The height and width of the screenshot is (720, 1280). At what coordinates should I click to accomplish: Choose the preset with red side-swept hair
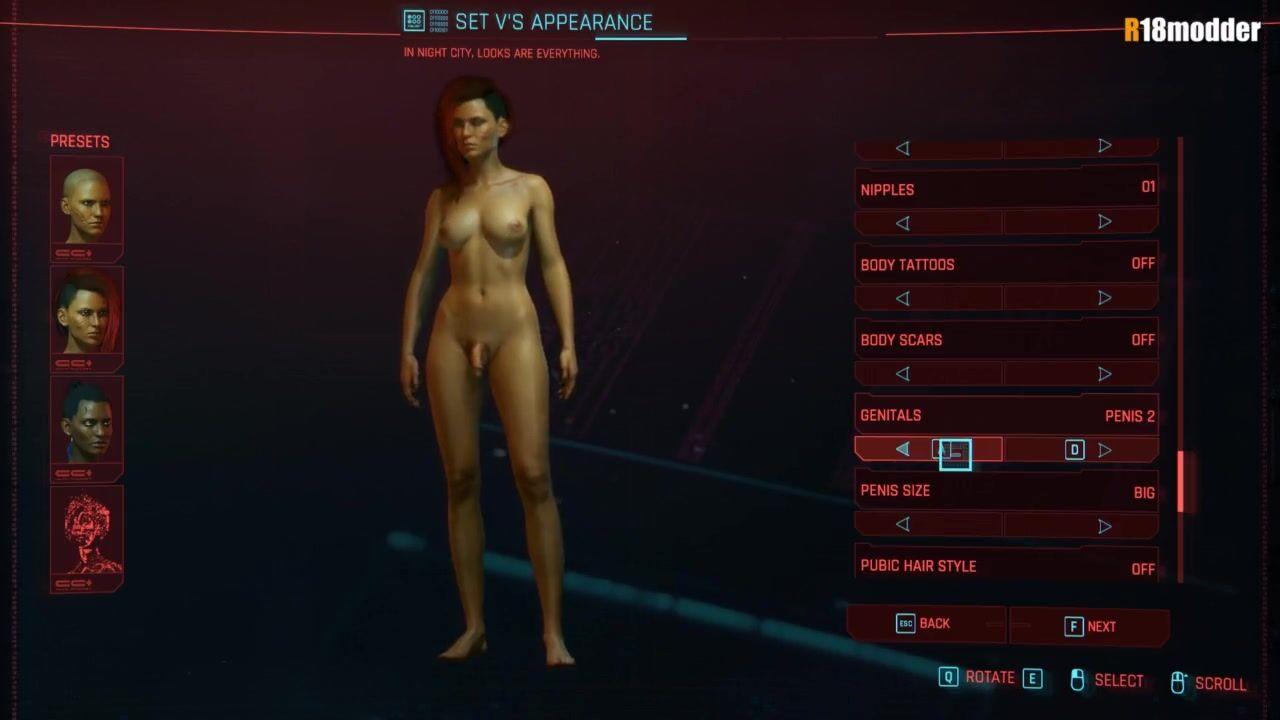[86, 316]
